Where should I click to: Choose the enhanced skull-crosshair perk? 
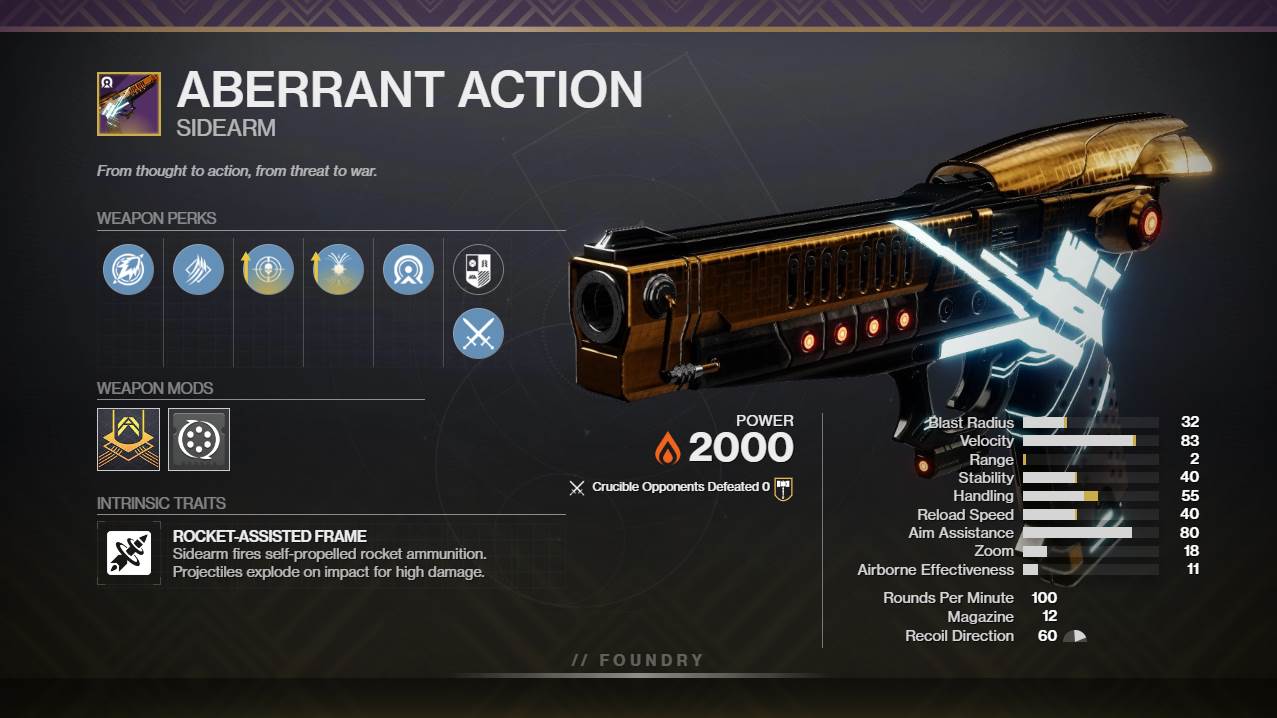pyautogui.click(x=268, y=270)
